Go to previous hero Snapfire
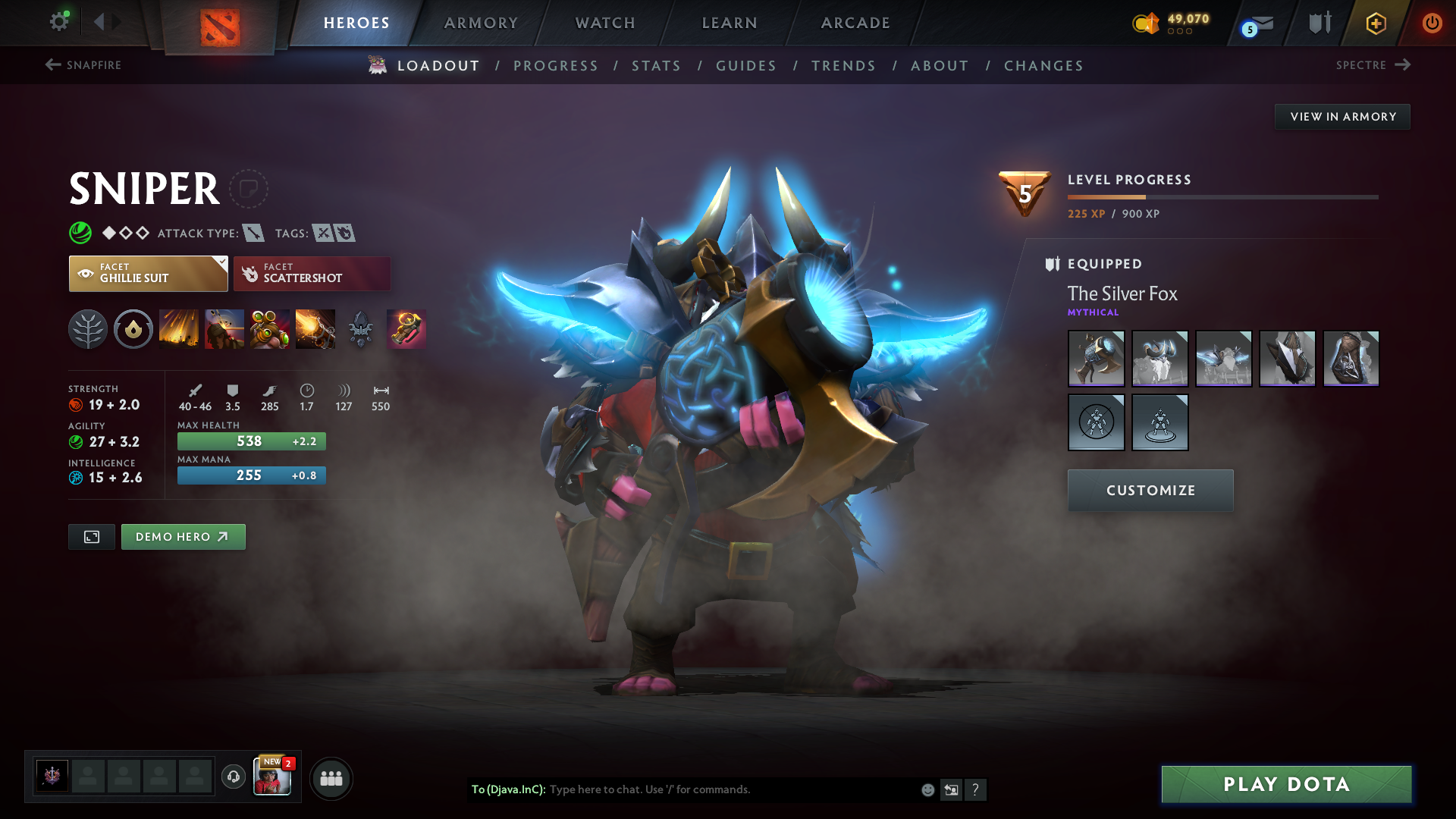This screenshot has height=819, width=1456. click(x=83, y=65)
